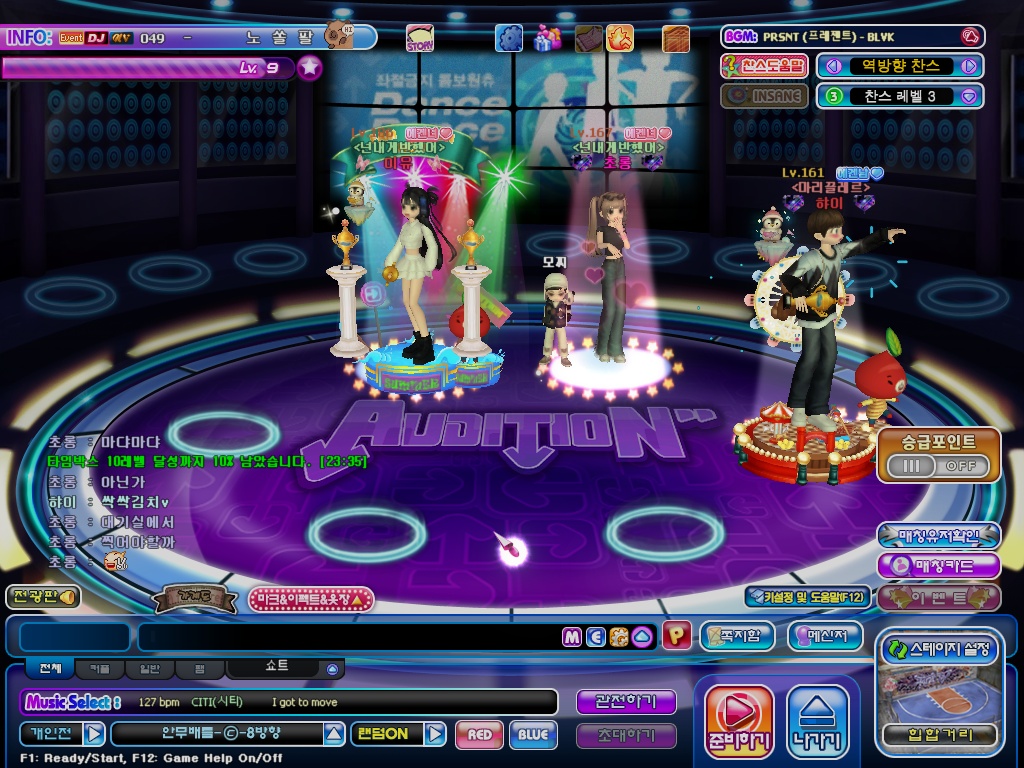
Task: Open 키설정 및 도움말 key settings help
Action: click(x=808, y=597)
